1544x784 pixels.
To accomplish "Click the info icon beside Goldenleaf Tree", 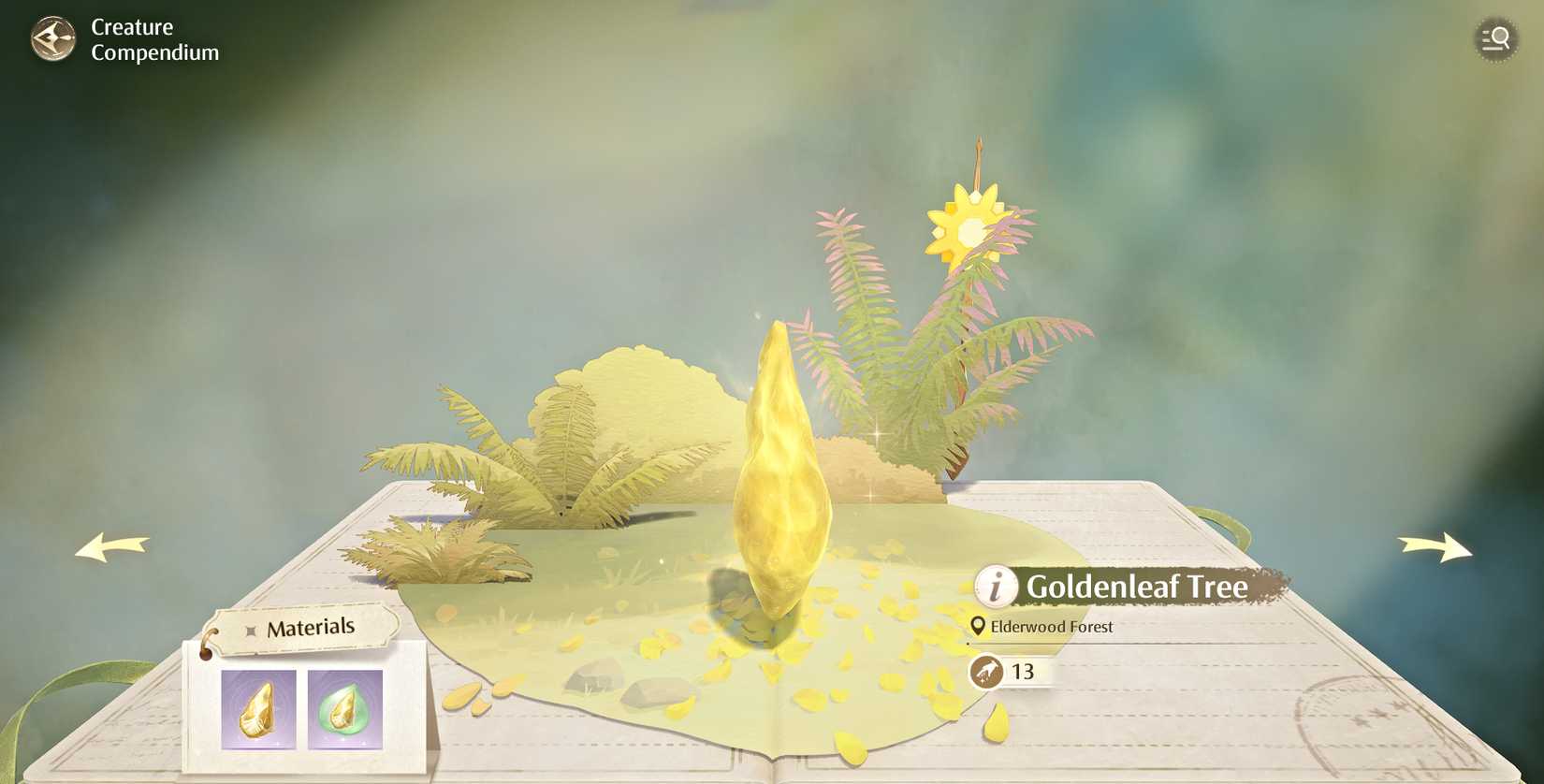I will tap(995, 588).
